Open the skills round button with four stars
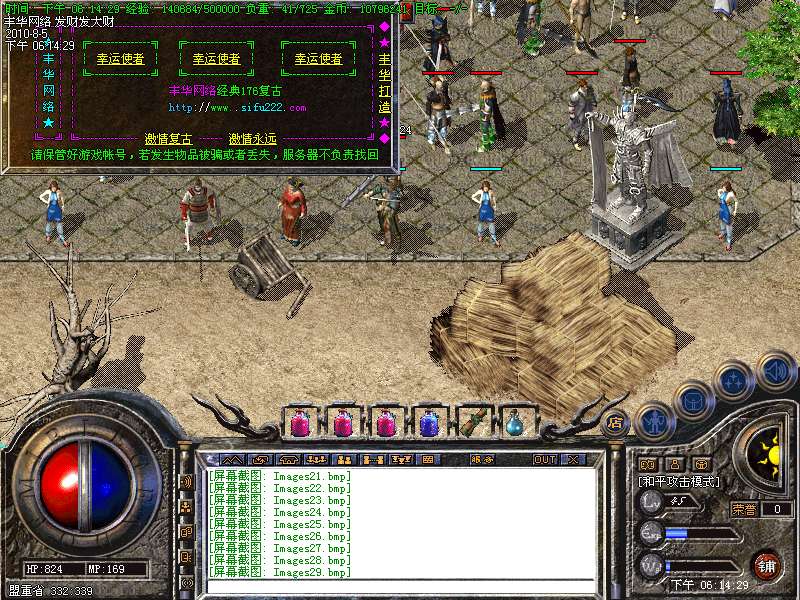This screenshot has width=800, height=600. tap(733, 380)
